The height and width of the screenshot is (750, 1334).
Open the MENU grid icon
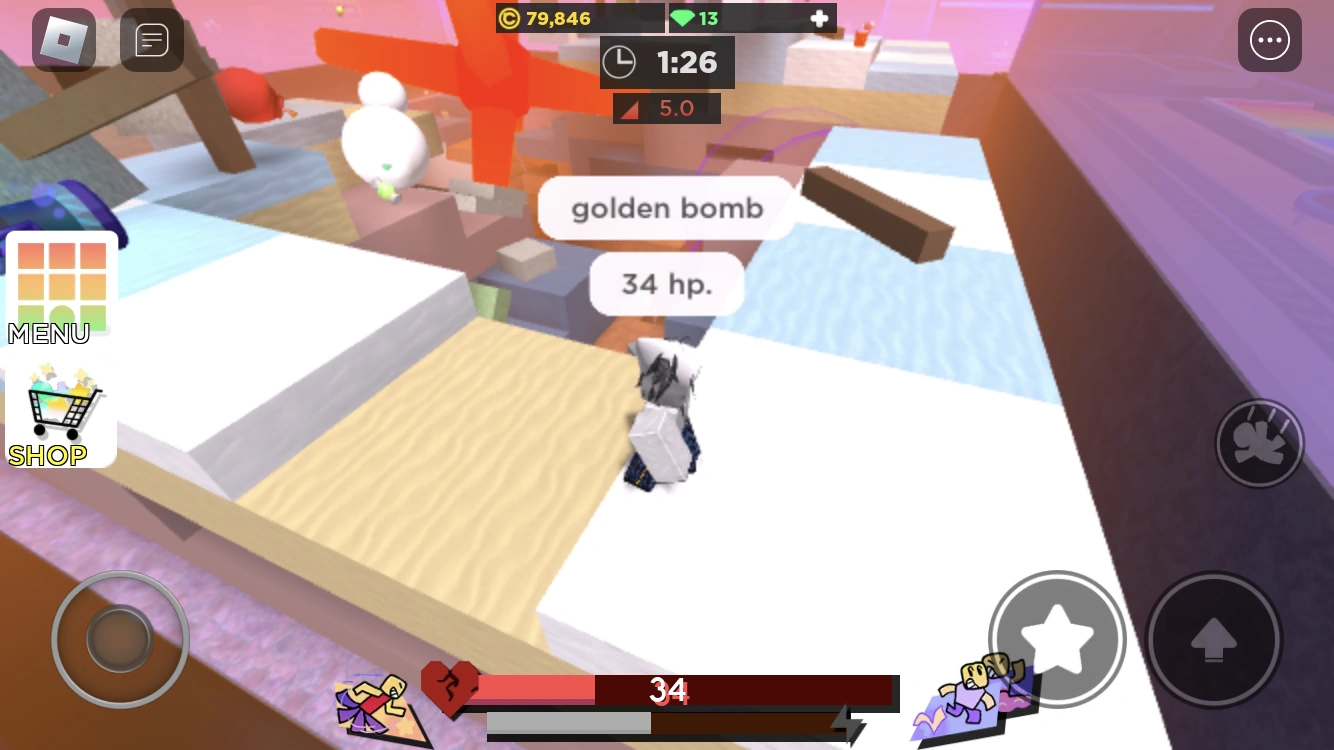[x=61, y=284]
